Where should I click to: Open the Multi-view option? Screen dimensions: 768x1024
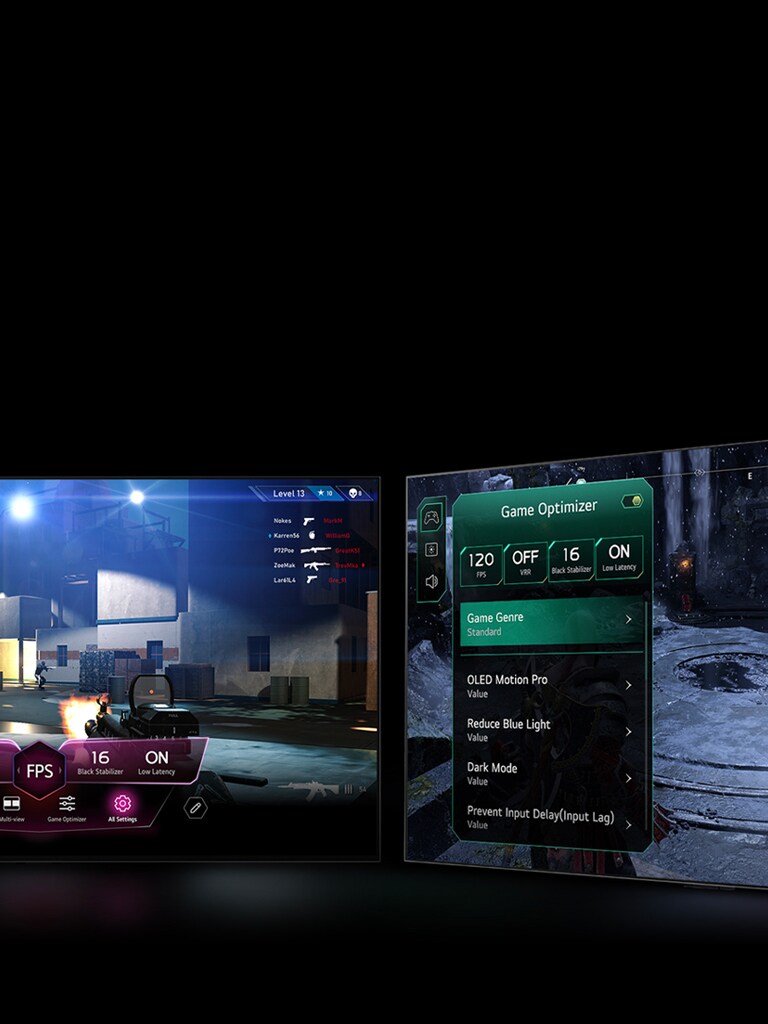[12, 806]
